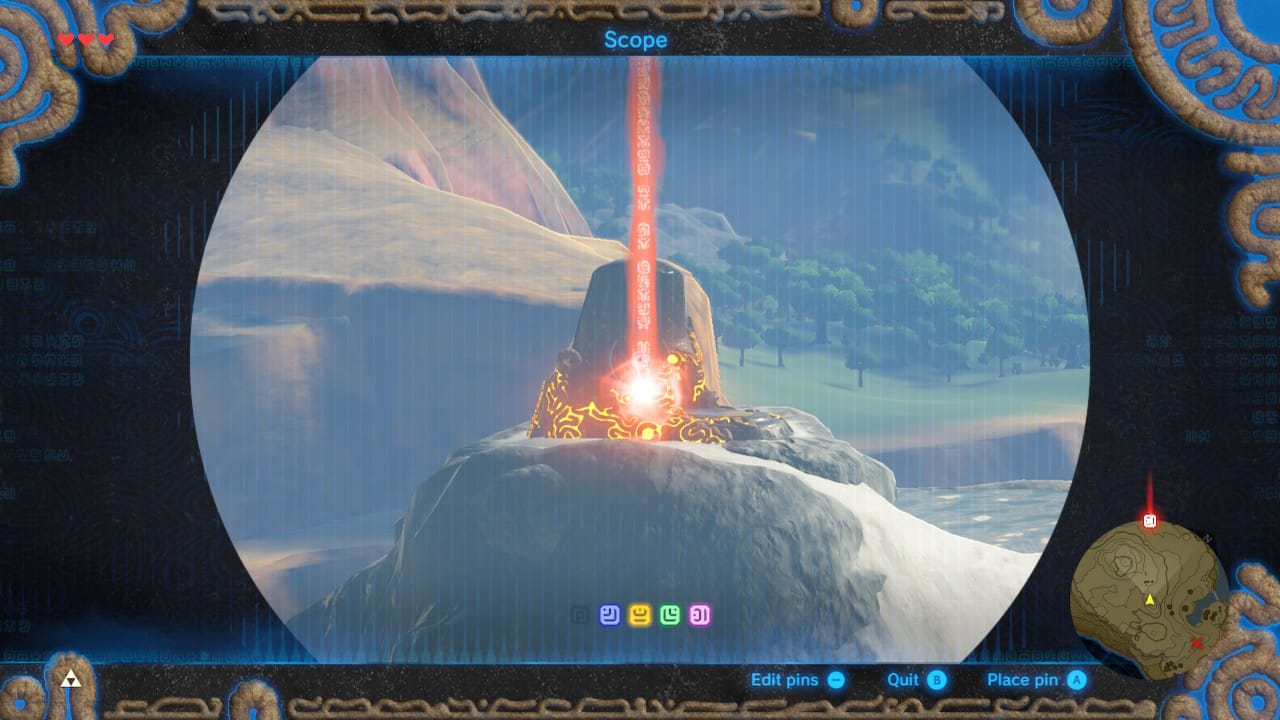
Task: Click the B button icon next to Quit
Action: [x=936, y=679]
